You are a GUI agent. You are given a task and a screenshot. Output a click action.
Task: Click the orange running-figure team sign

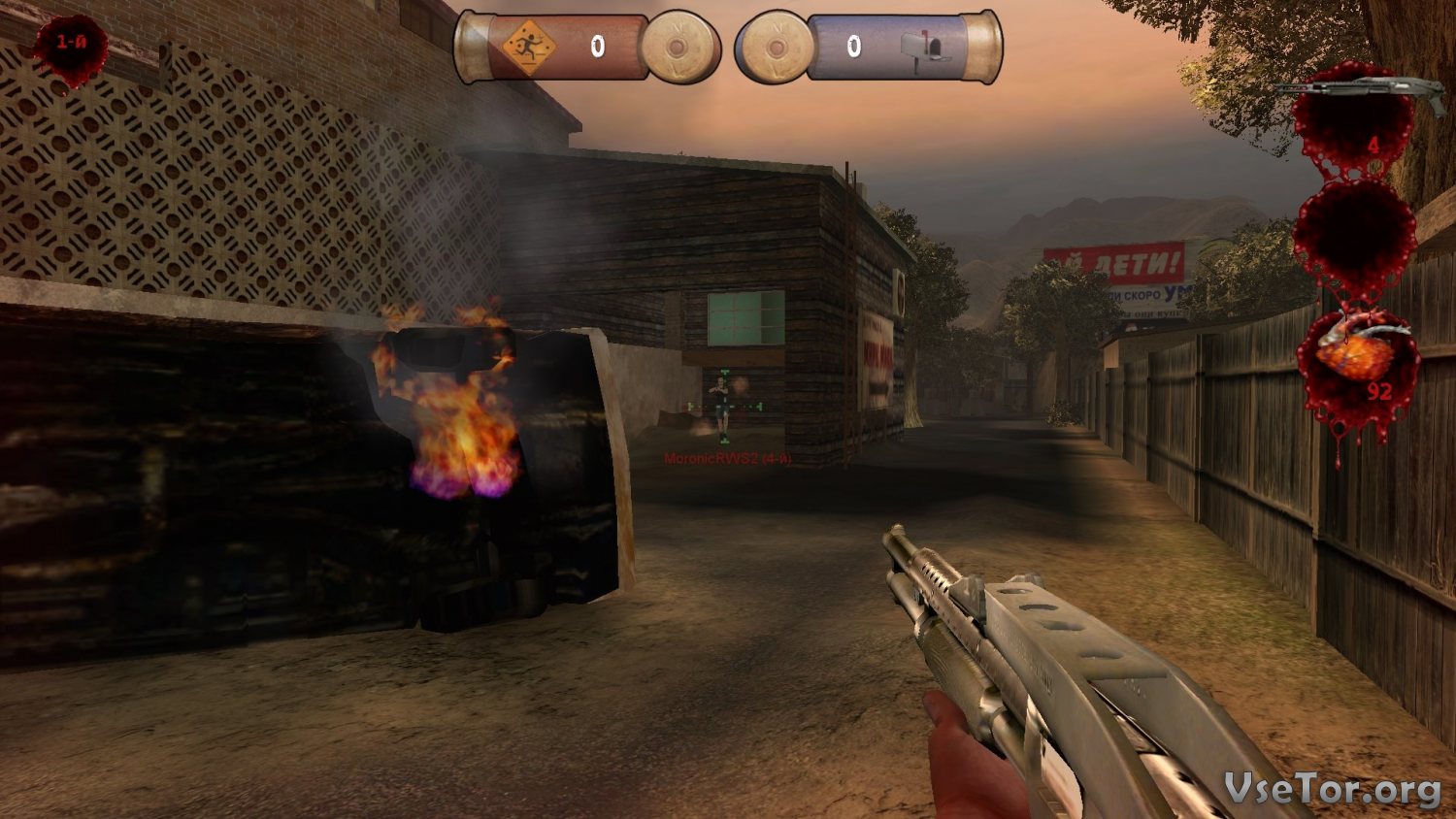(x=529, y=47)
